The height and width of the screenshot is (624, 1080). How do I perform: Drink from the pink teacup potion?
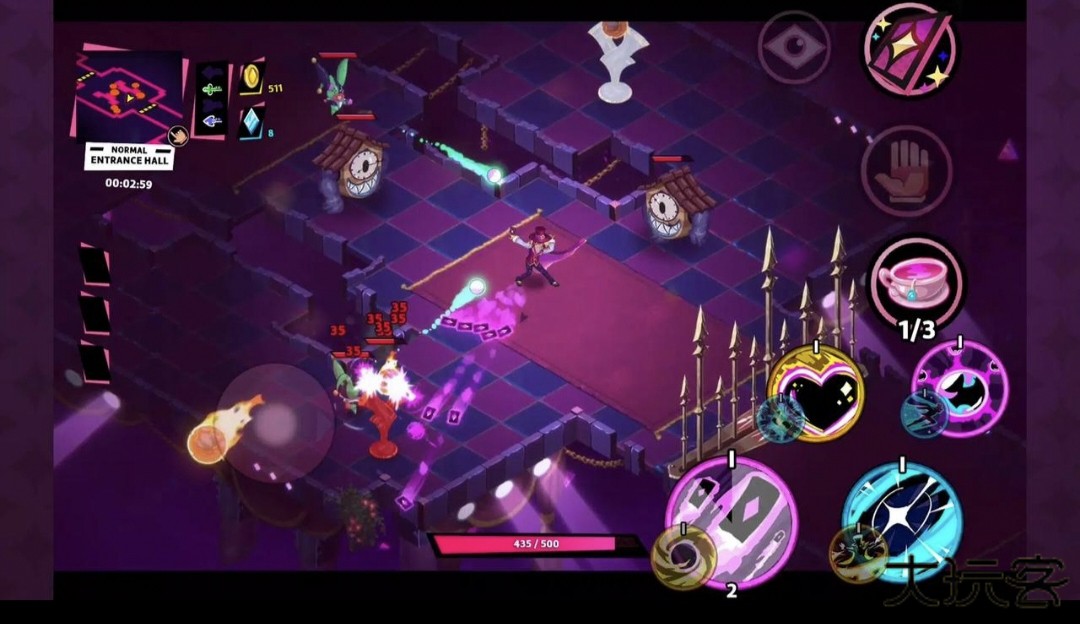tap(914, 280)
